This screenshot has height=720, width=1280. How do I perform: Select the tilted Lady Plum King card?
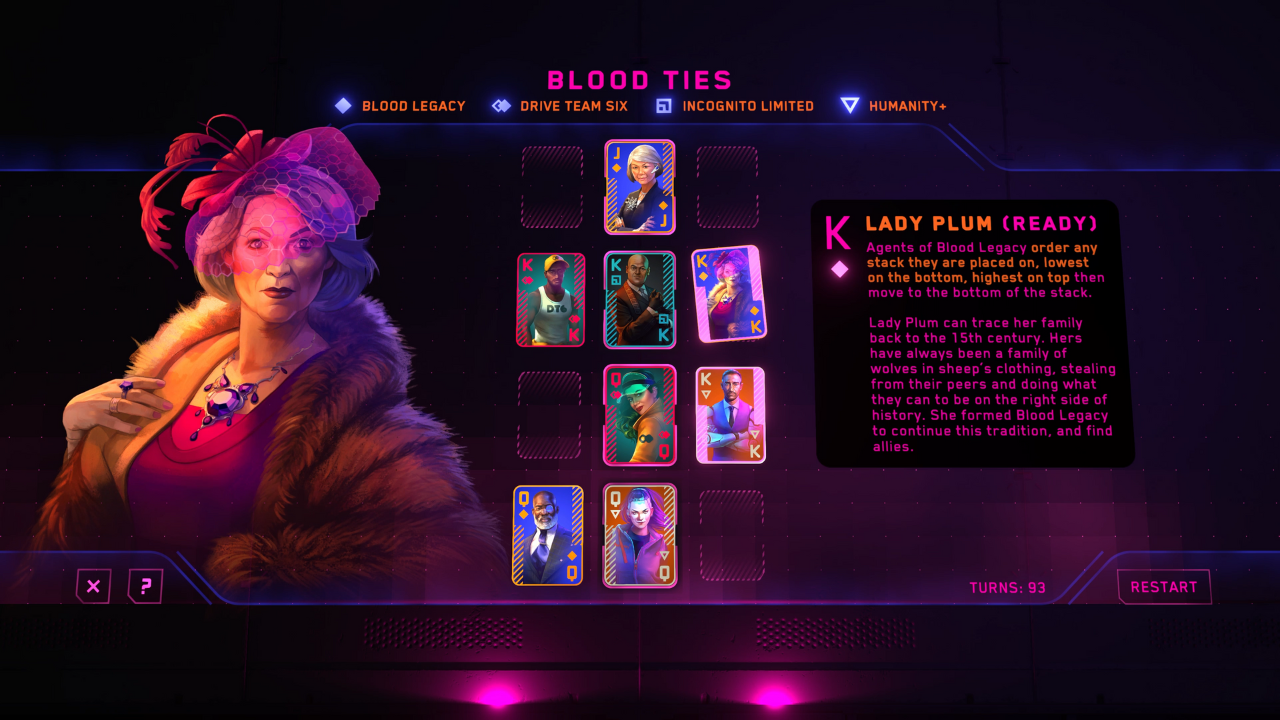[x=728, y=294]
